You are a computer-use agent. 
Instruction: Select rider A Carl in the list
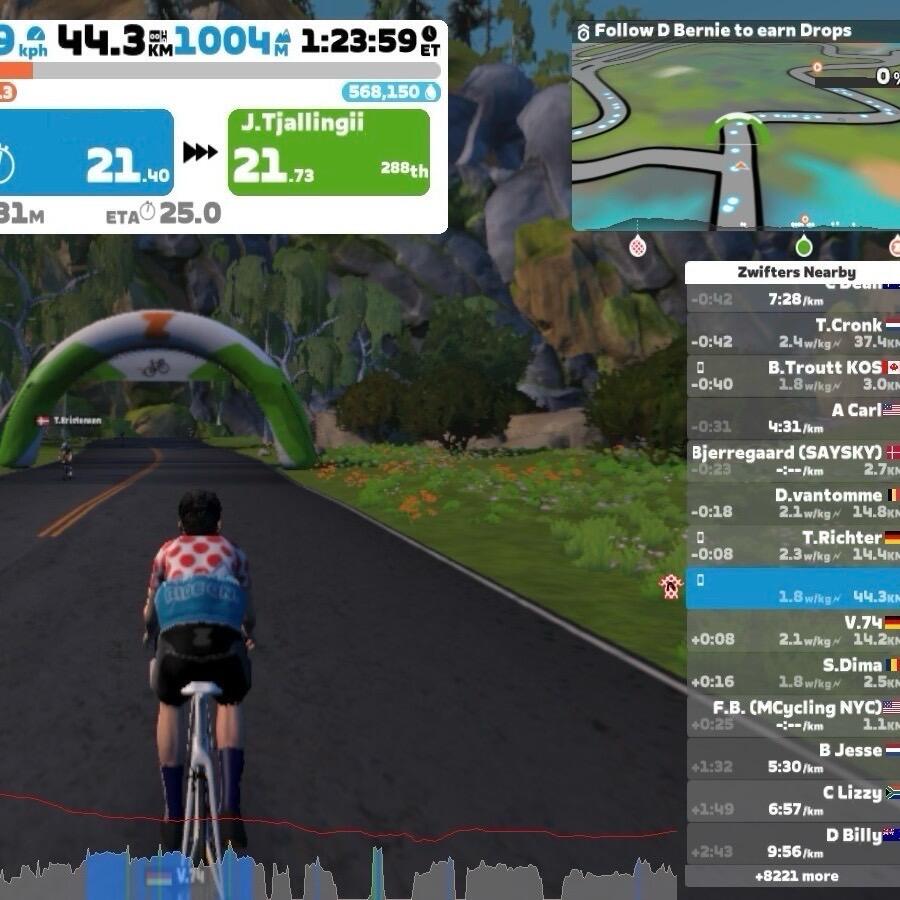[x=792, y=418]
